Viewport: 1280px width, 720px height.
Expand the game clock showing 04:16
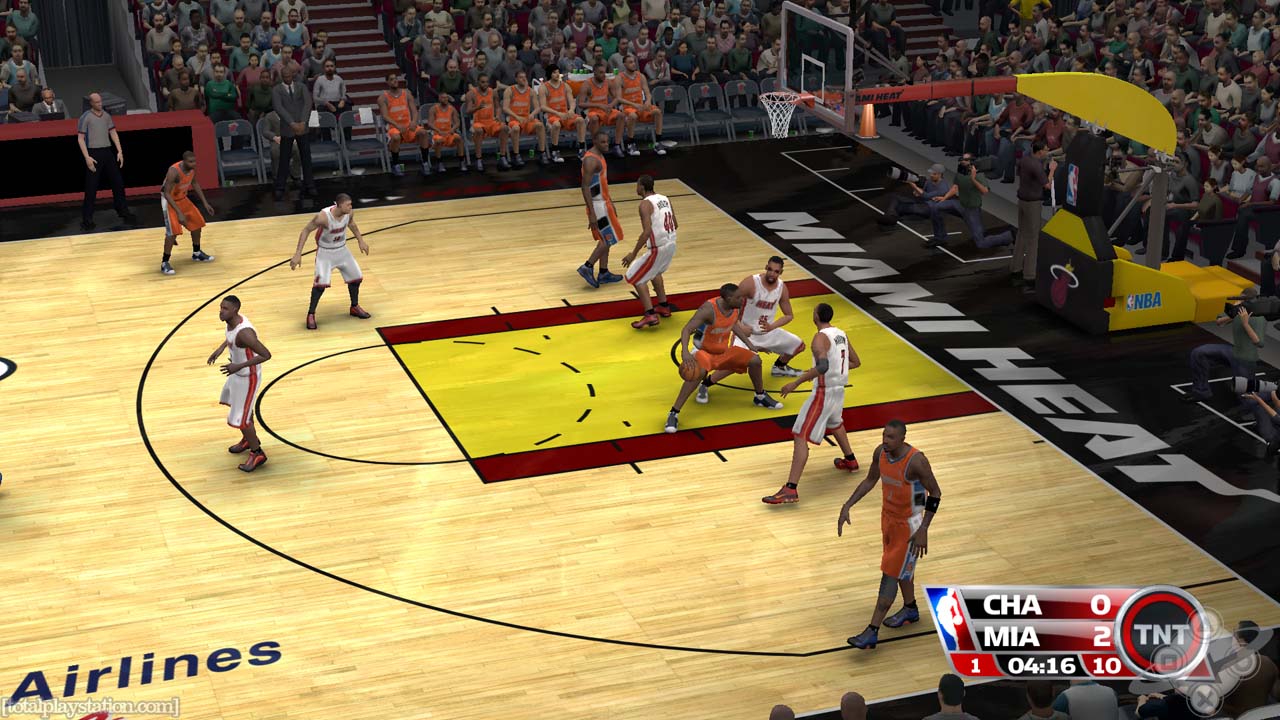click(1041, 664)
